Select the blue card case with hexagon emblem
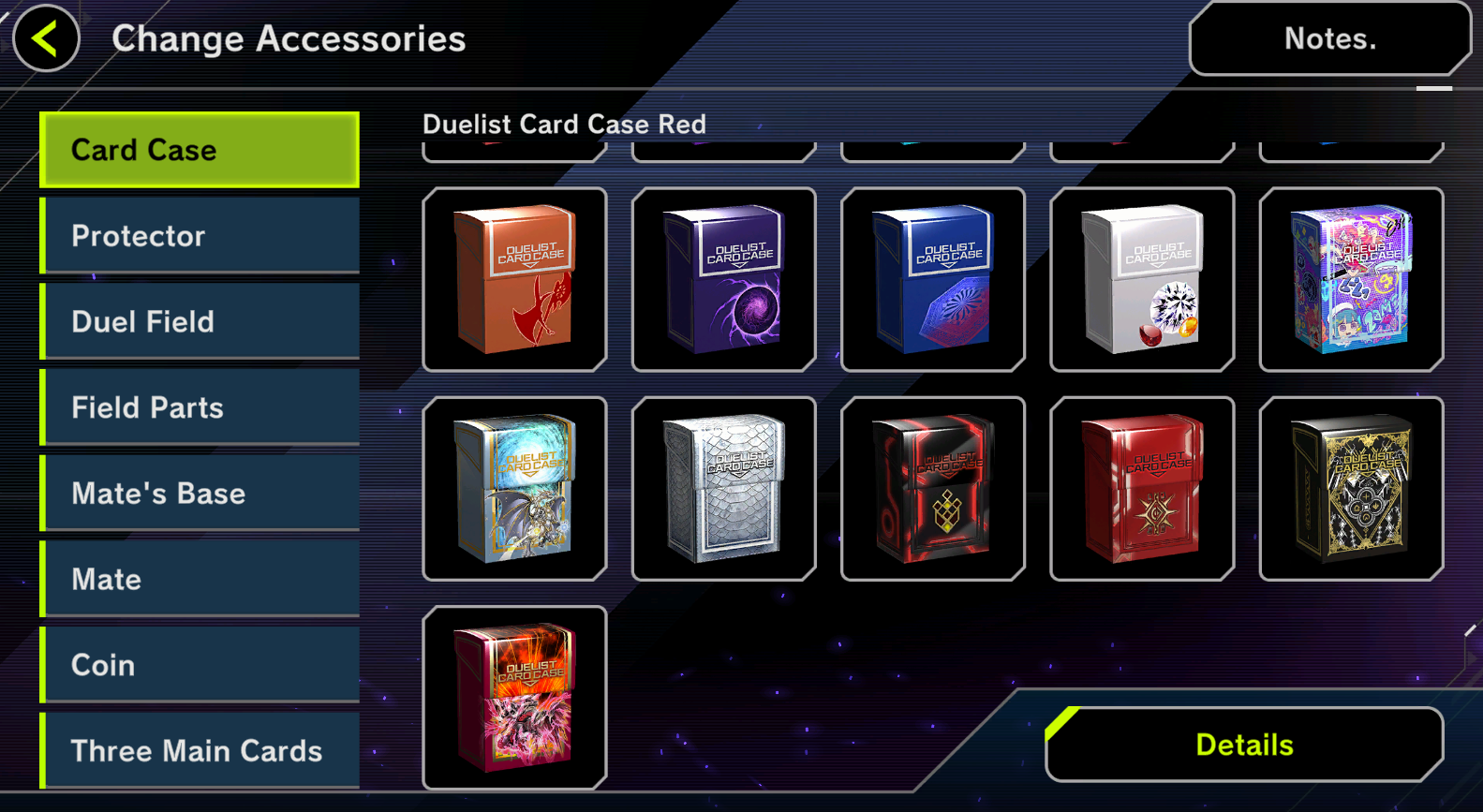The image size is (1483, 812). click(x=933, y=279)
